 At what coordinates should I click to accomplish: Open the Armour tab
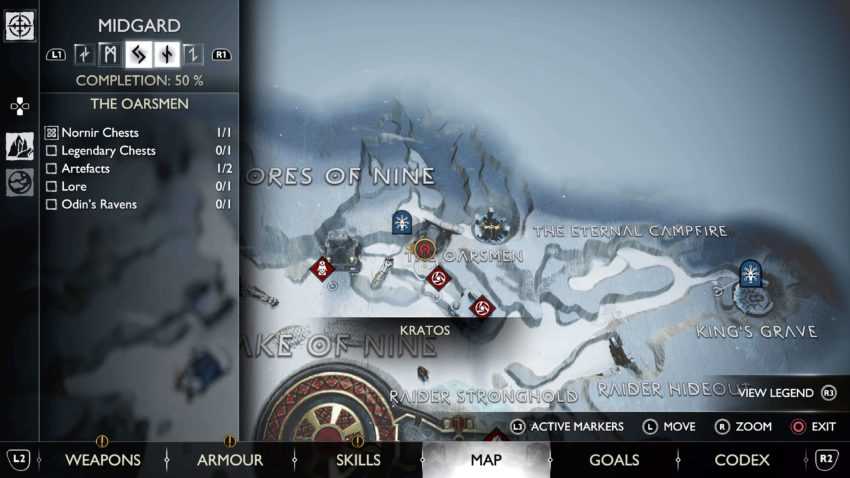click(230, 460)
